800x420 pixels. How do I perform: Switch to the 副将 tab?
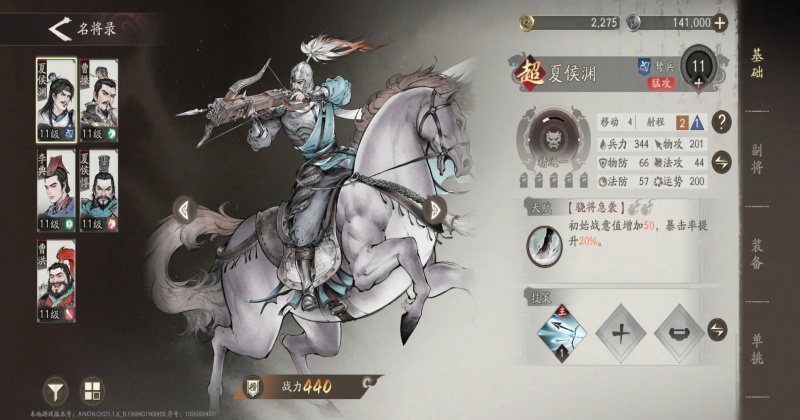(757, 158)
